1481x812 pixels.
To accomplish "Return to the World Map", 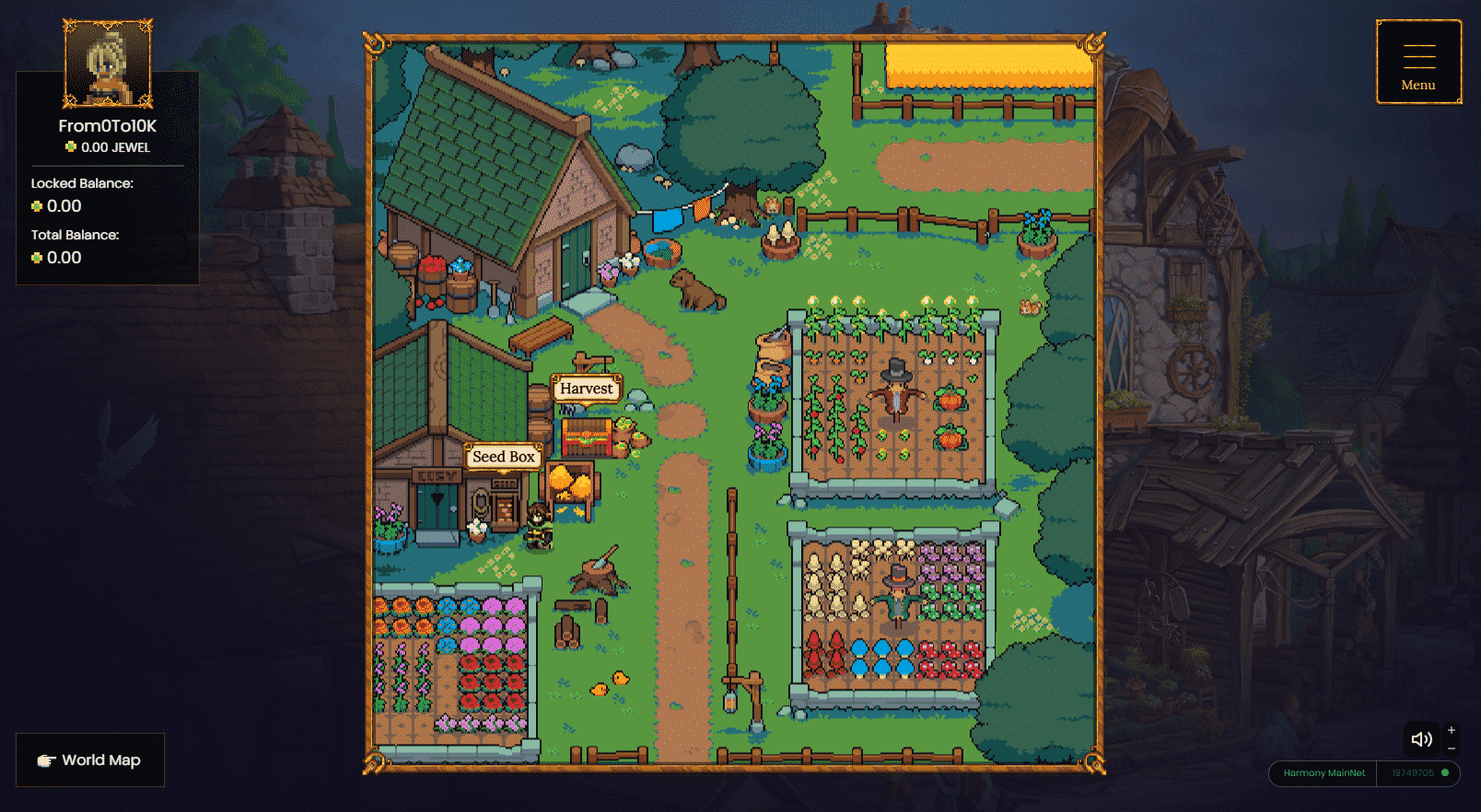I will point(90,760).
